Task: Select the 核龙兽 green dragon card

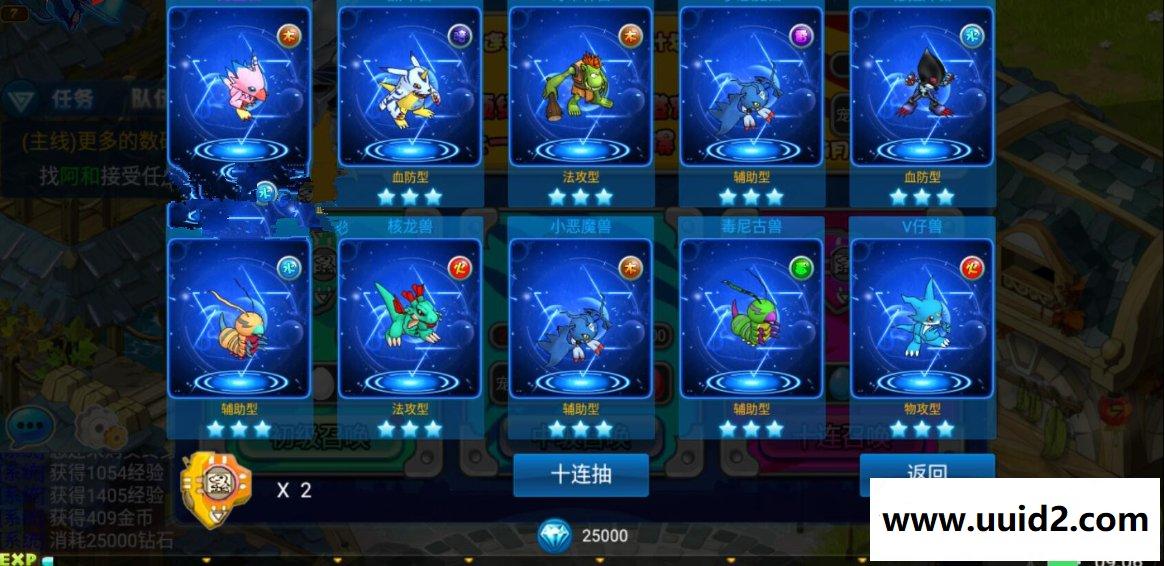Action: (410, 318)
